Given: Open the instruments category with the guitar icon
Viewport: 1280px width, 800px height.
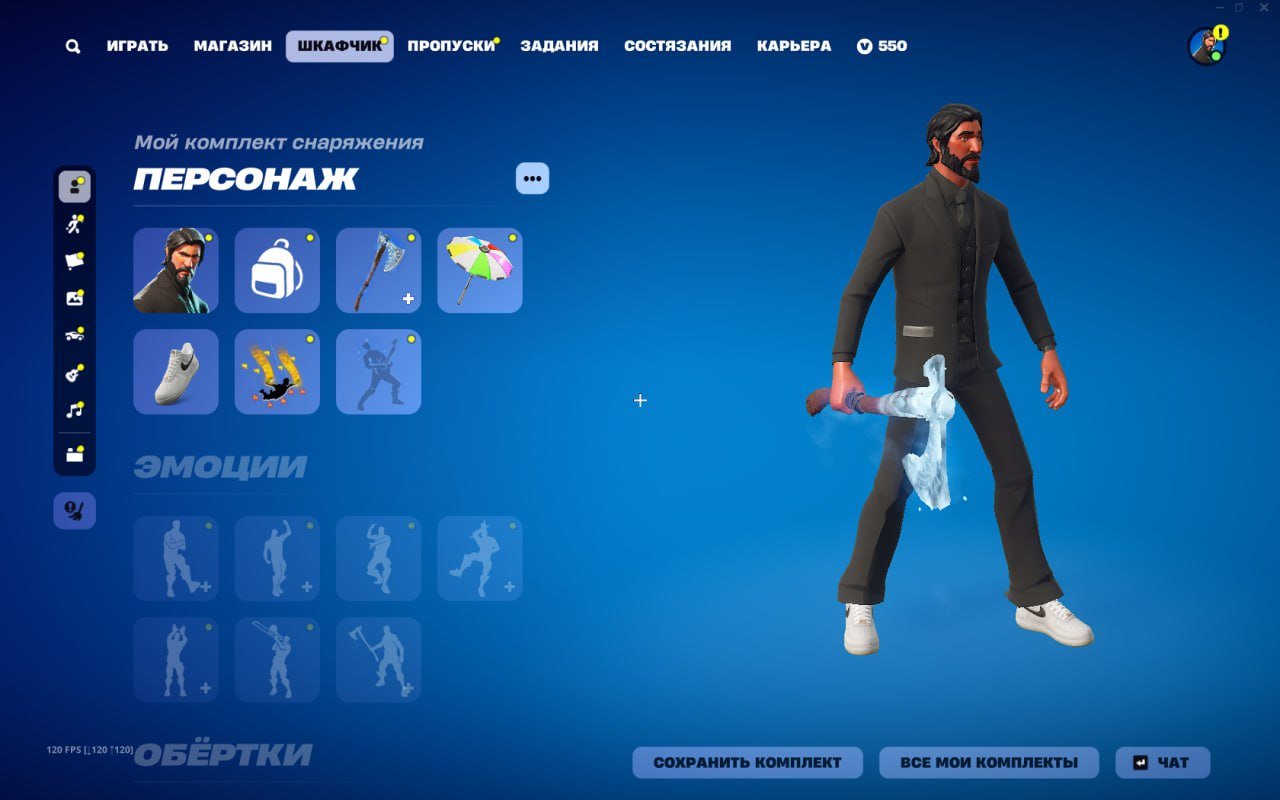Looking at the screenshot, I should click(74, 372).
